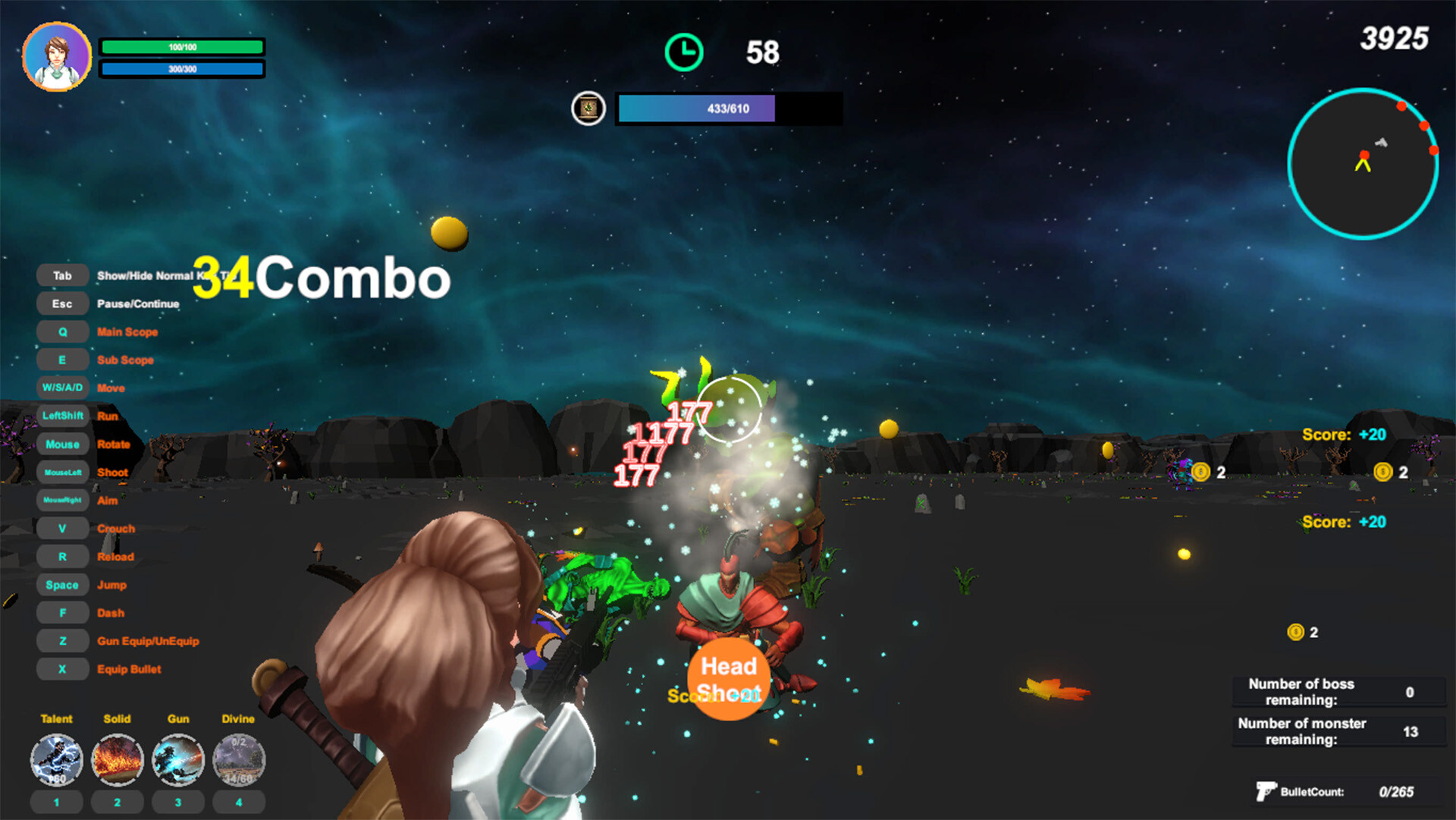The height and width of the screenshot is (820, 1456).
Task: Click the player avatar portrait
Action: click(x=58, y=55)
